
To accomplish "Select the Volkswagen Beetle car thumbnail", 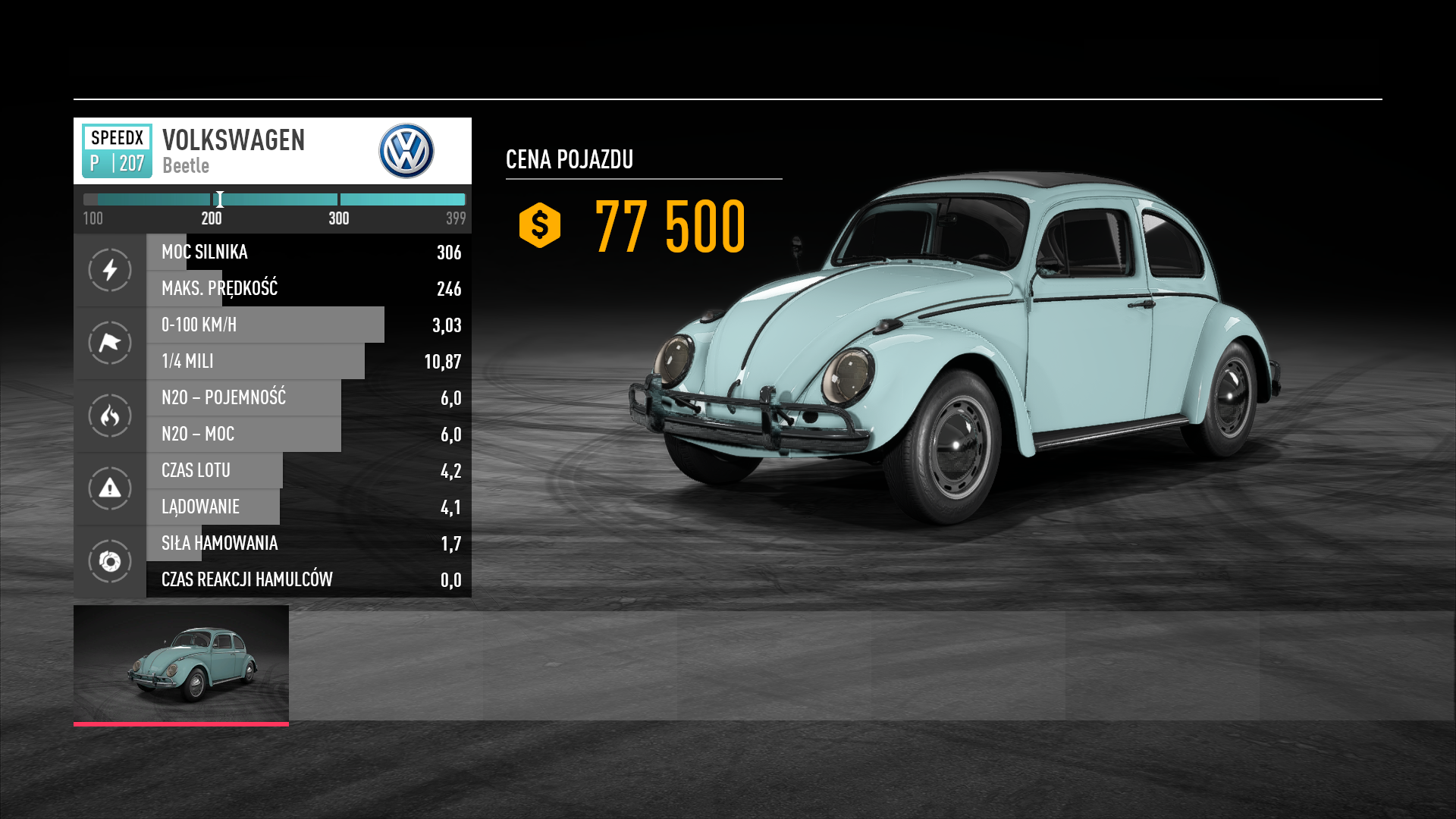I will (181, 664).
